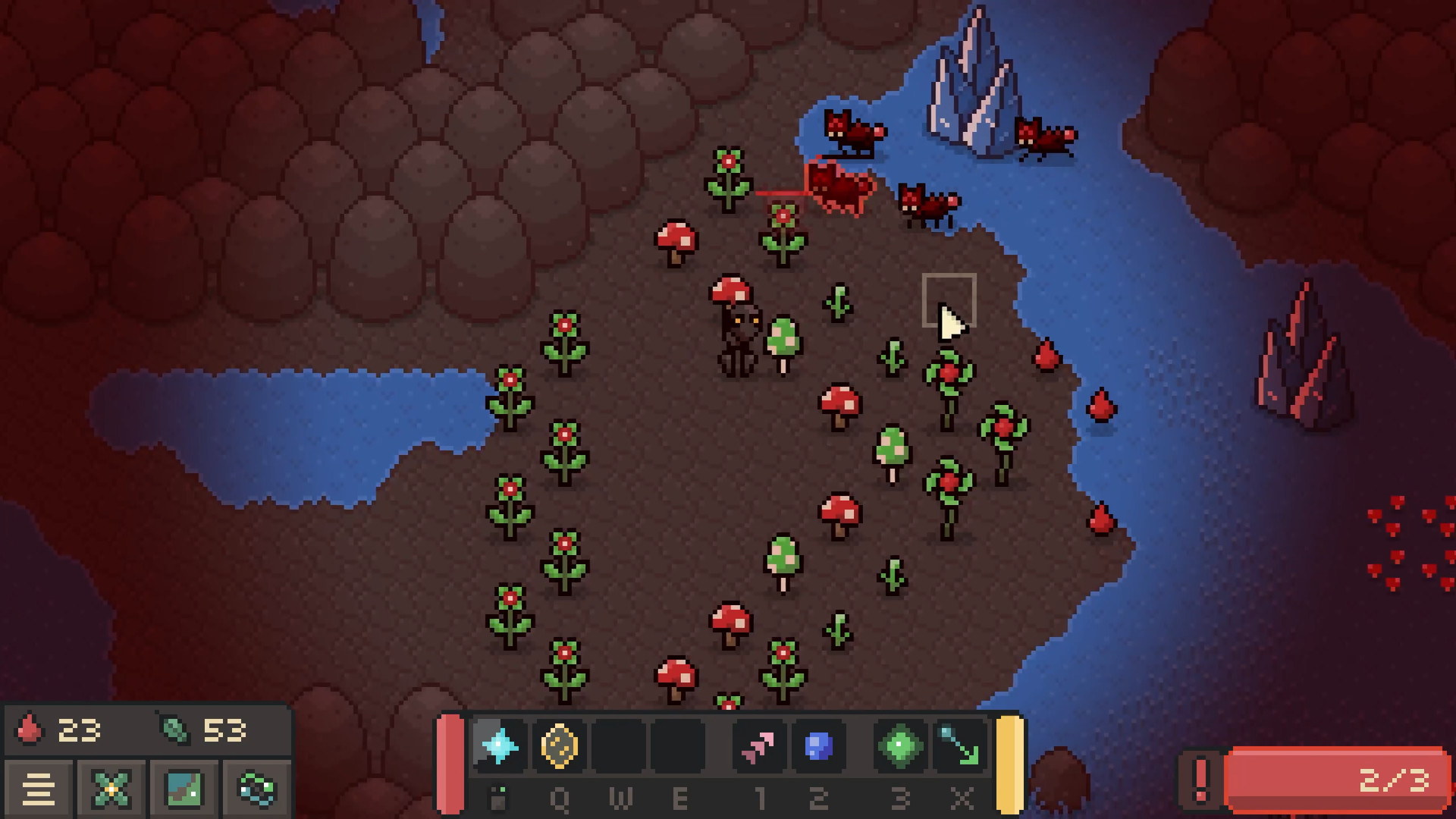
Task: Open the hamburger menu in the bottom-left corner
Action: click(x=40, y=789)
